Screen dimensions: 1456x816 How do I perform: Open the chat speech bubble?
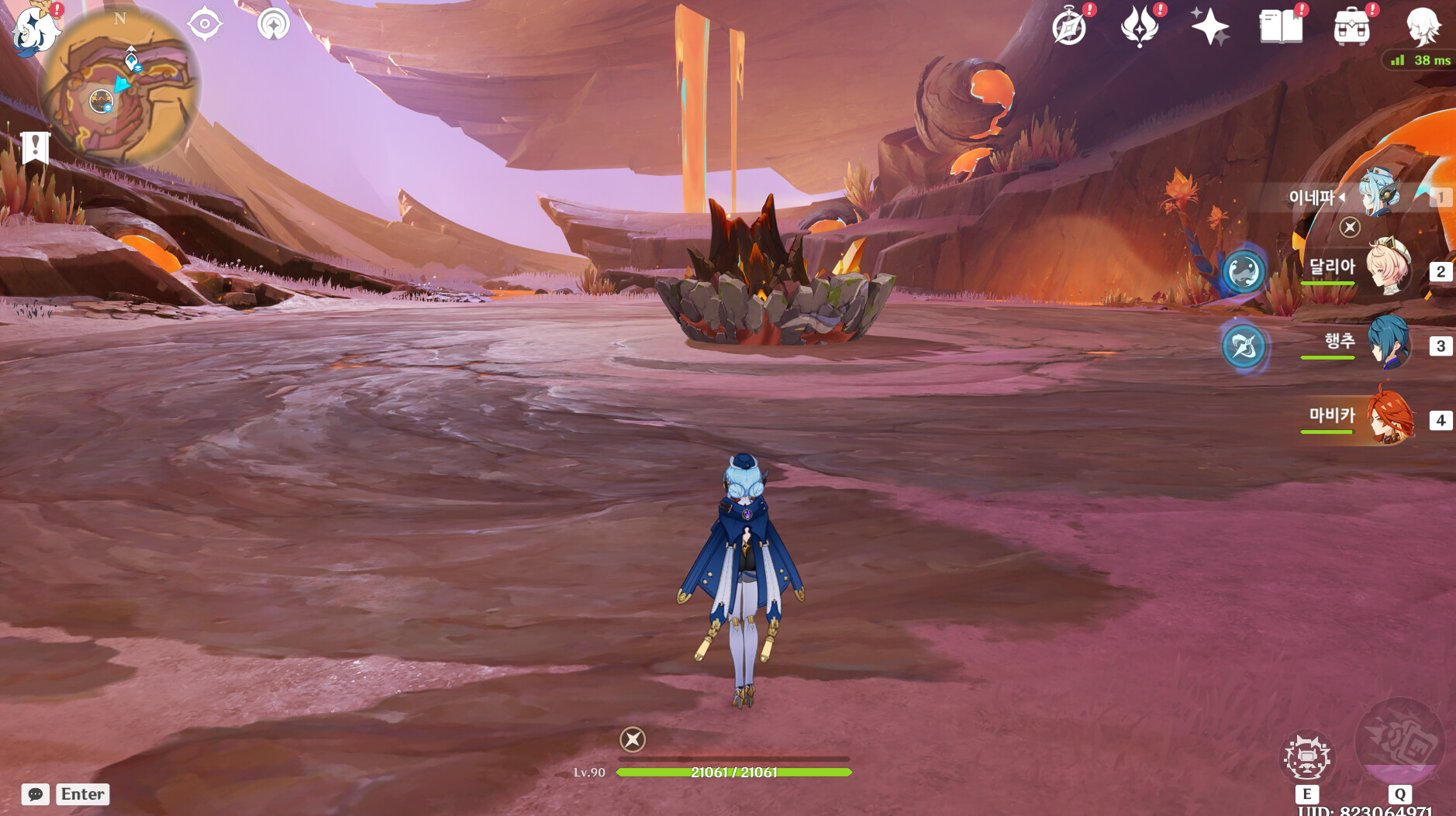36,794
